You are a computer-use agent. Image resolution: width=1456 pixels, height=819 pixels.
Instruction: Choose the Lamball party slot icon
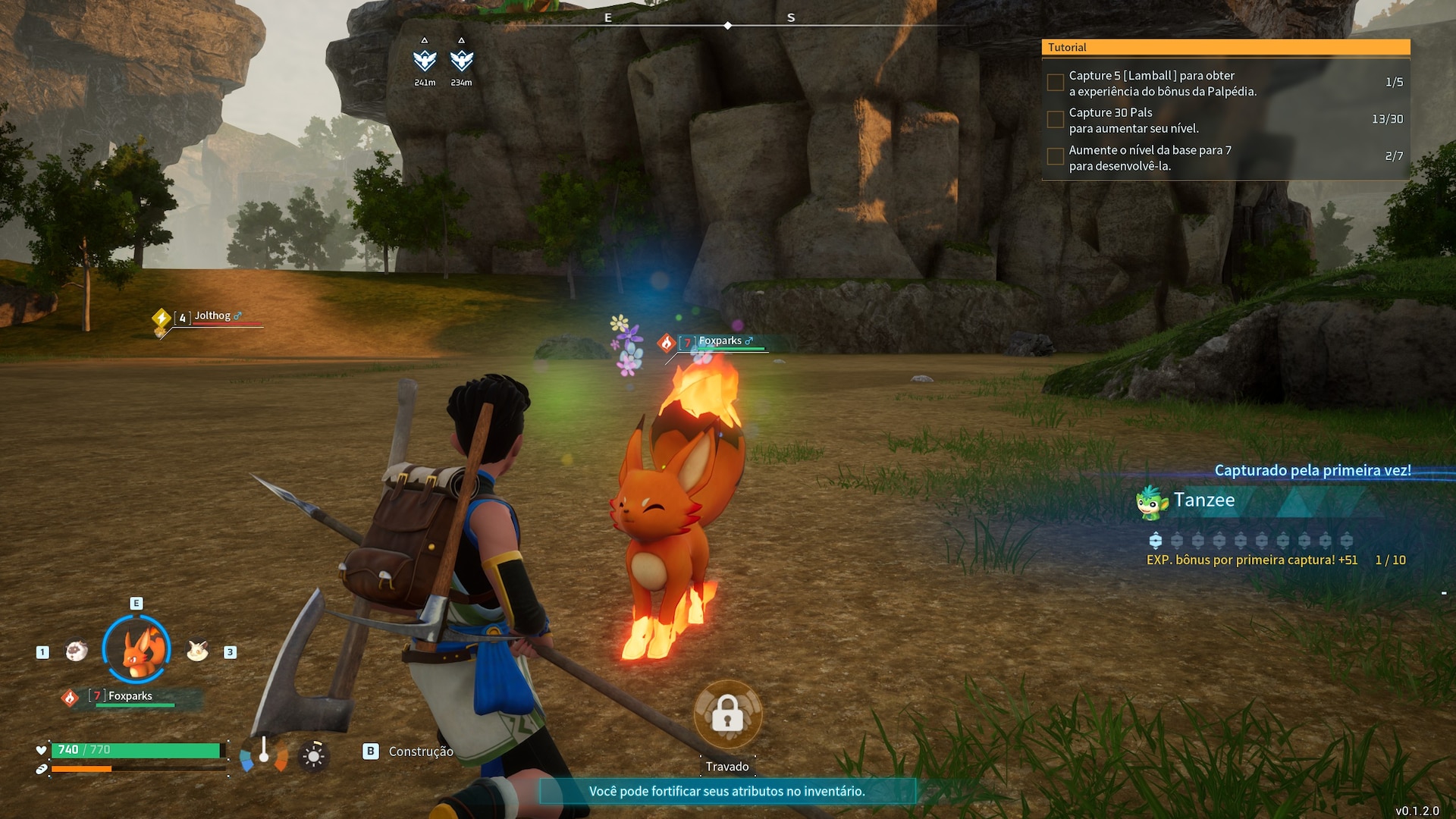pos(76,651)
